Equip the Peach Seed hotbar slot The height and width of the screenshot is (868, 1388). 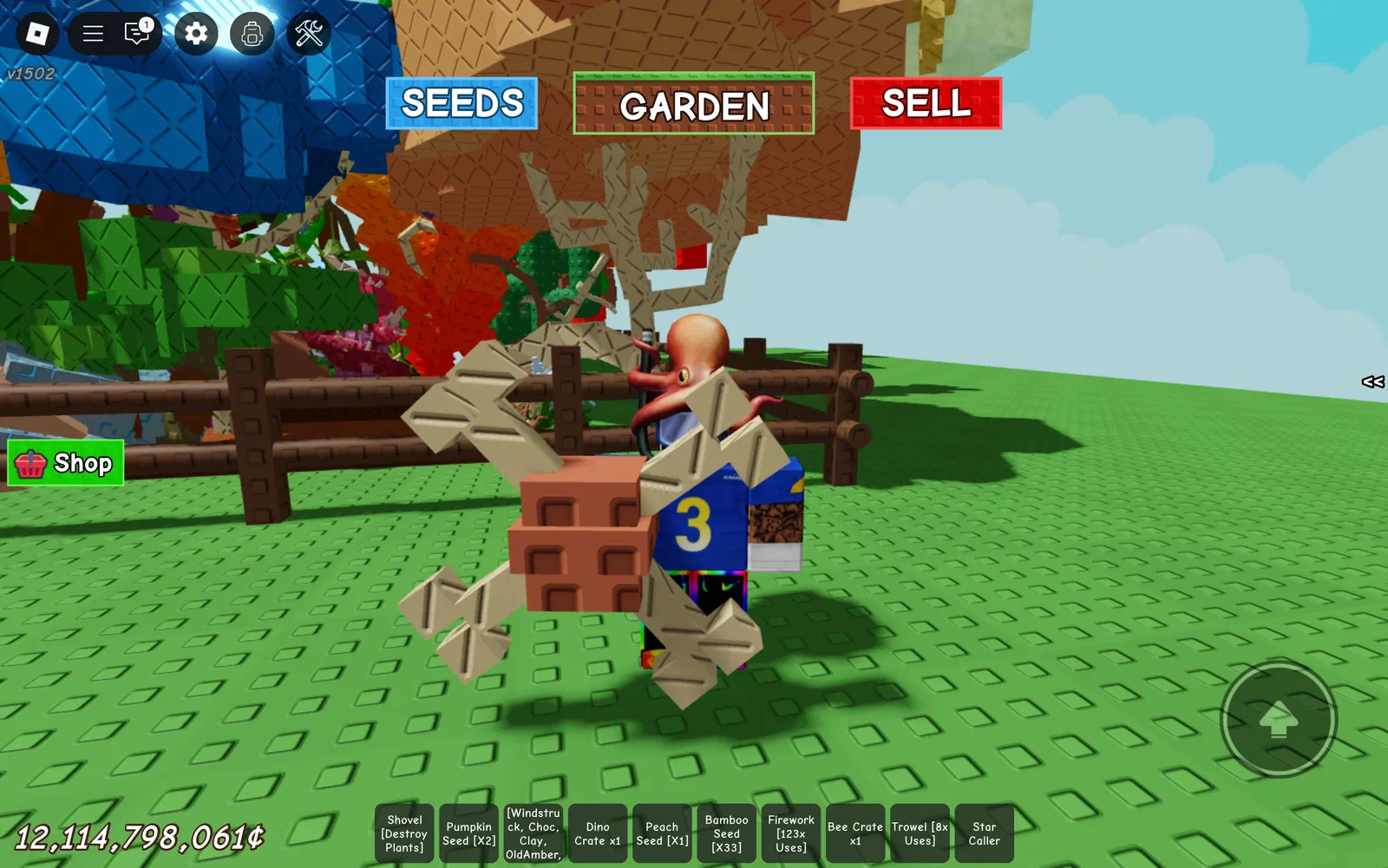662,833
